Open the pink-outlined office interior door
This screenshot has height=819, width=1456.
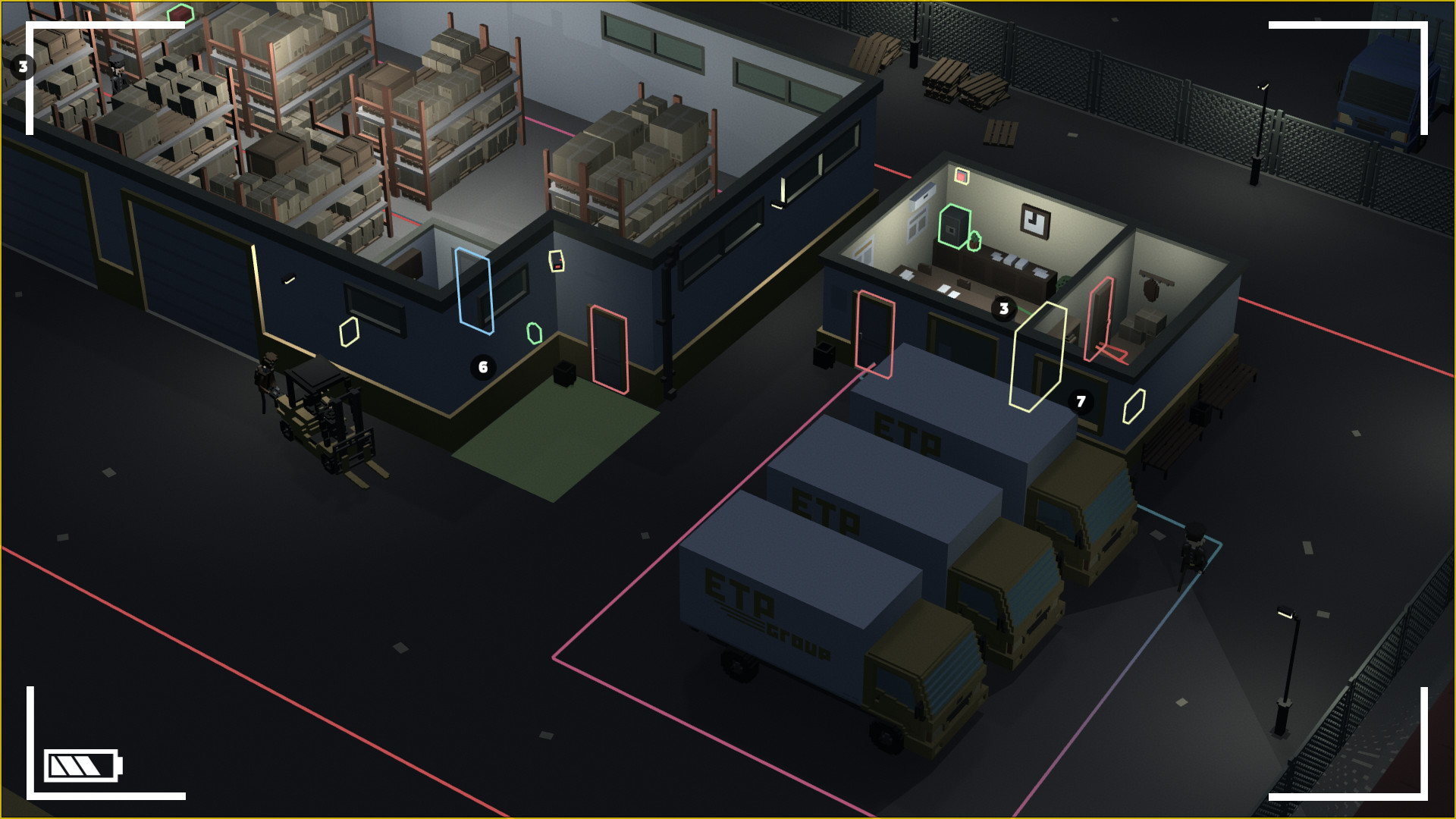[1101, 317]
